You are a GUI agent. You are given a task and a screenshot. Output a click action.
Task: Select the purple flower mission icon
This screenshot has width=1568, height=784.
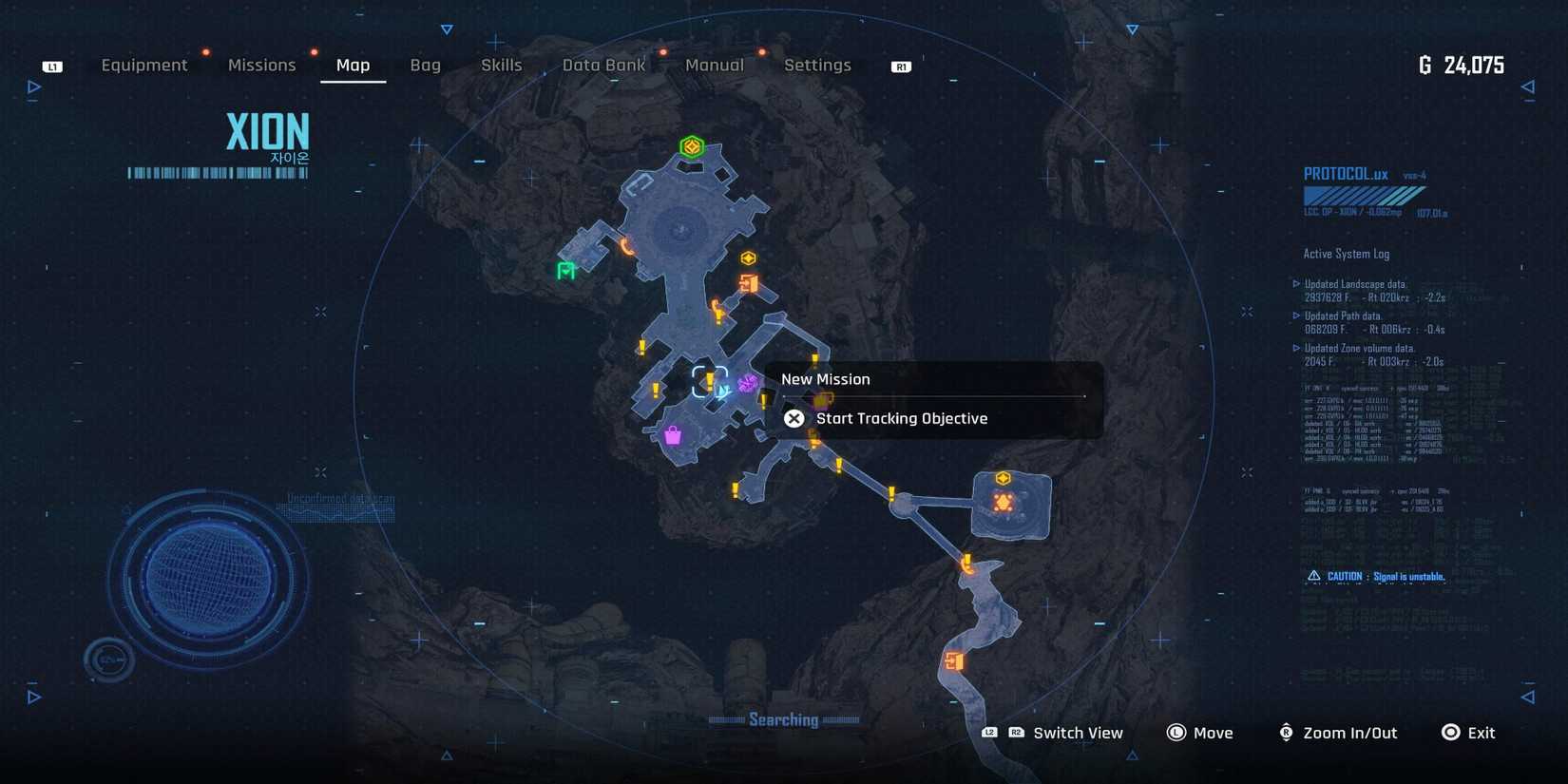pos(747,384)
